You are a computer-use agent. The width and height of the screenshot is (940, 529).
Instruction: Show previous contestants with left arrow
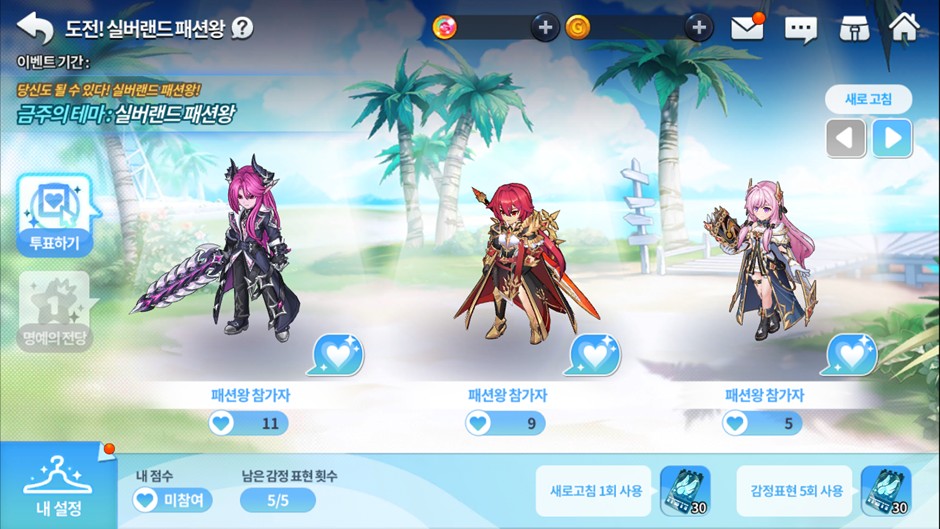tap(845, 138)
